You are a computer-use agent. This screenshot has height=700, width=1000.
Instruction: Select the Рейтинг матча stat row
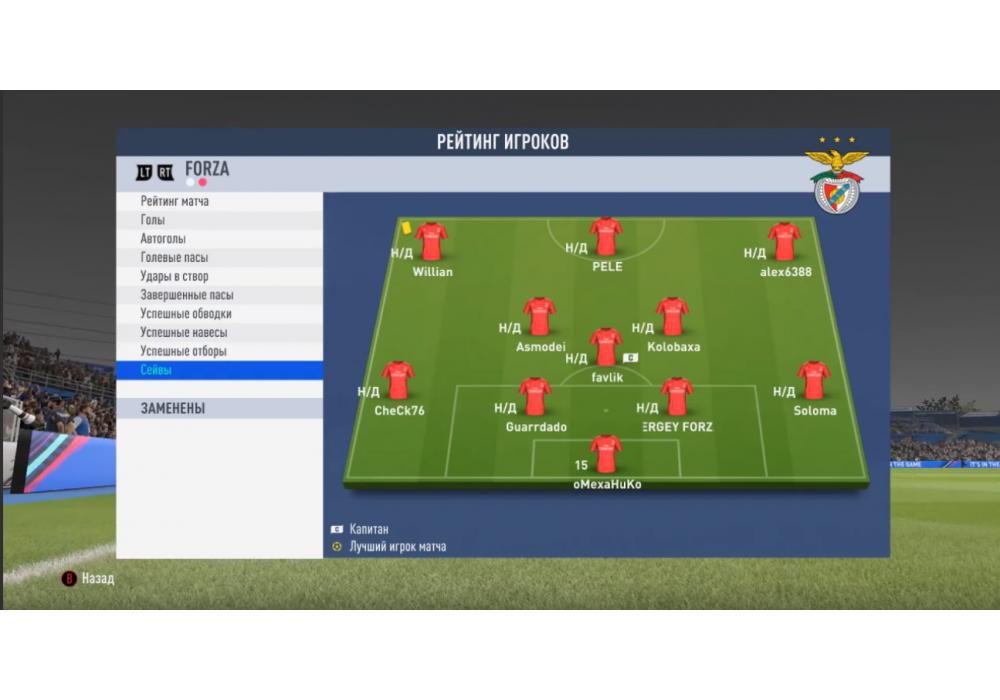click(218, 201)
